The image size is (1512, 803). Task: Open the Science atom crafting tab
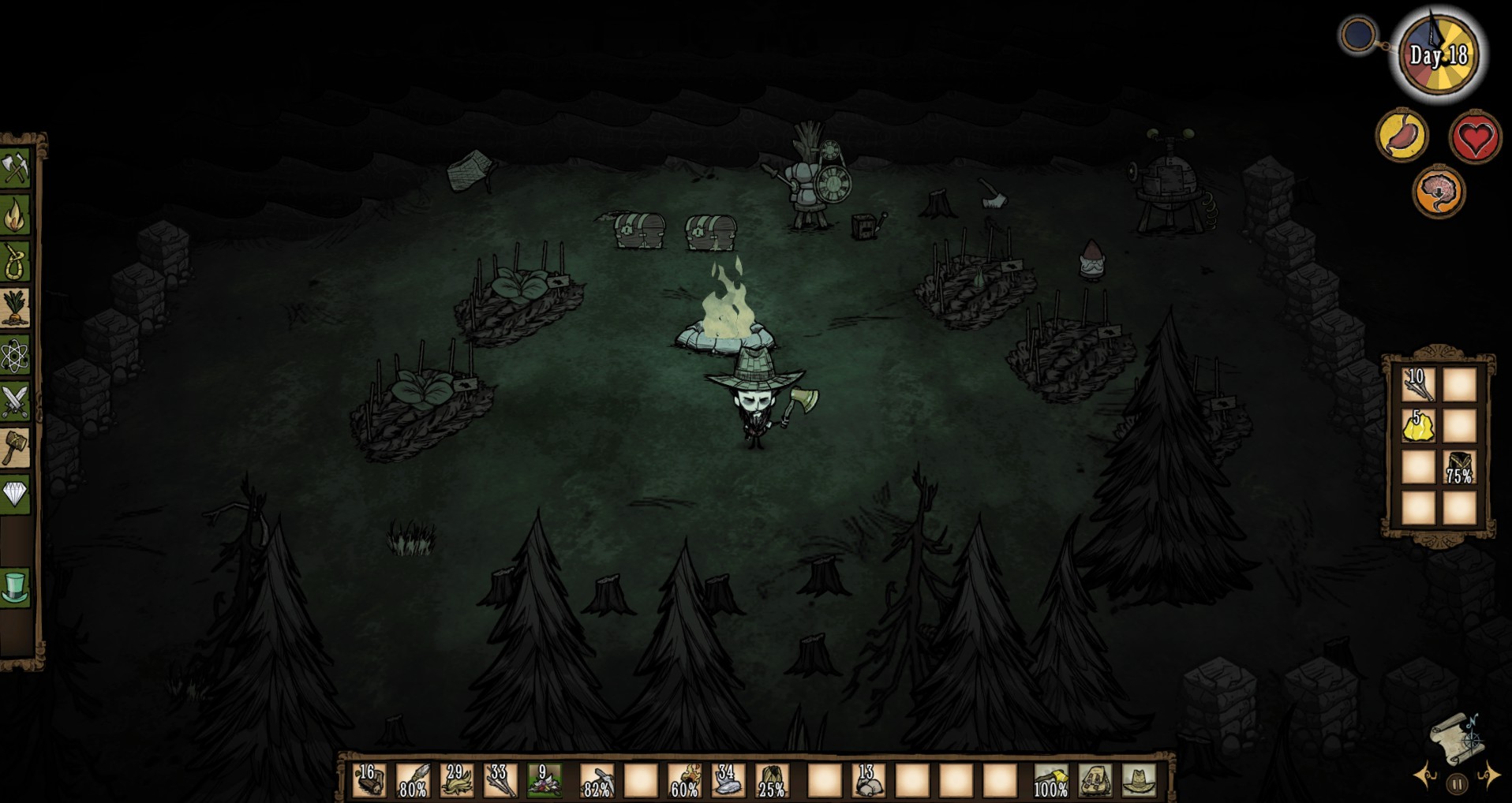[x=15, y=355]
